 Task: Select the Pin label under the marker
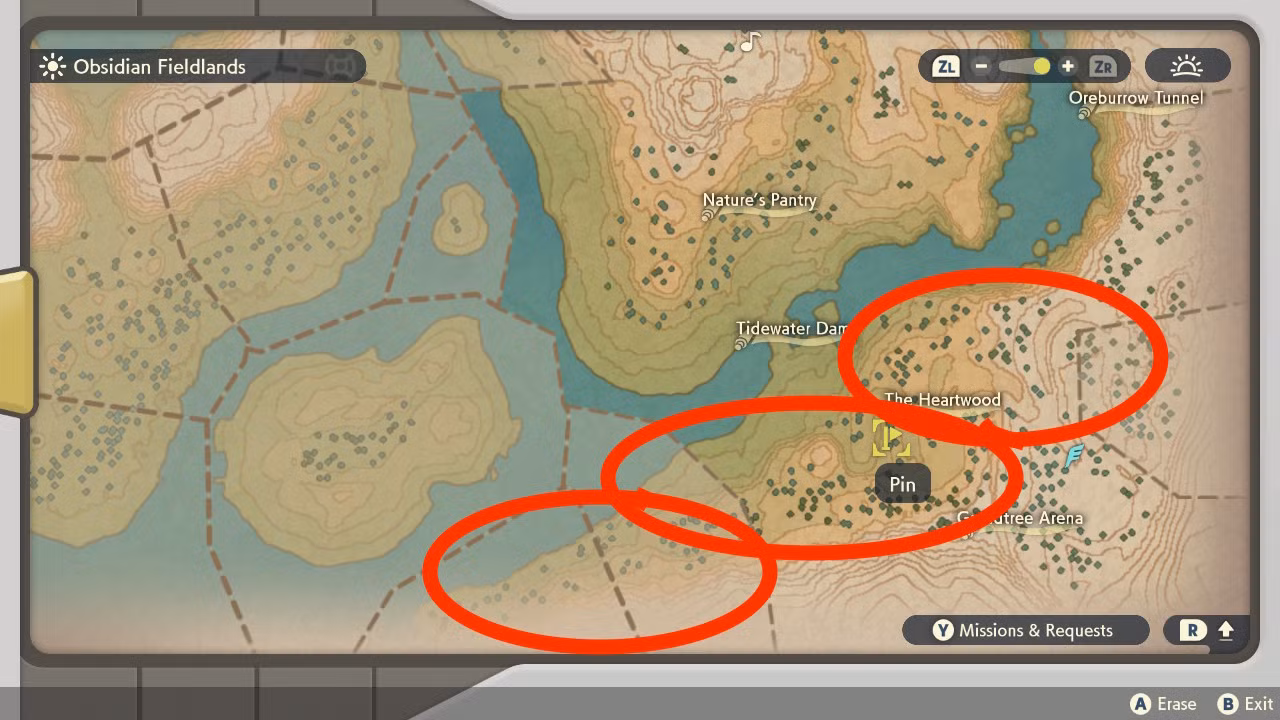901,483
